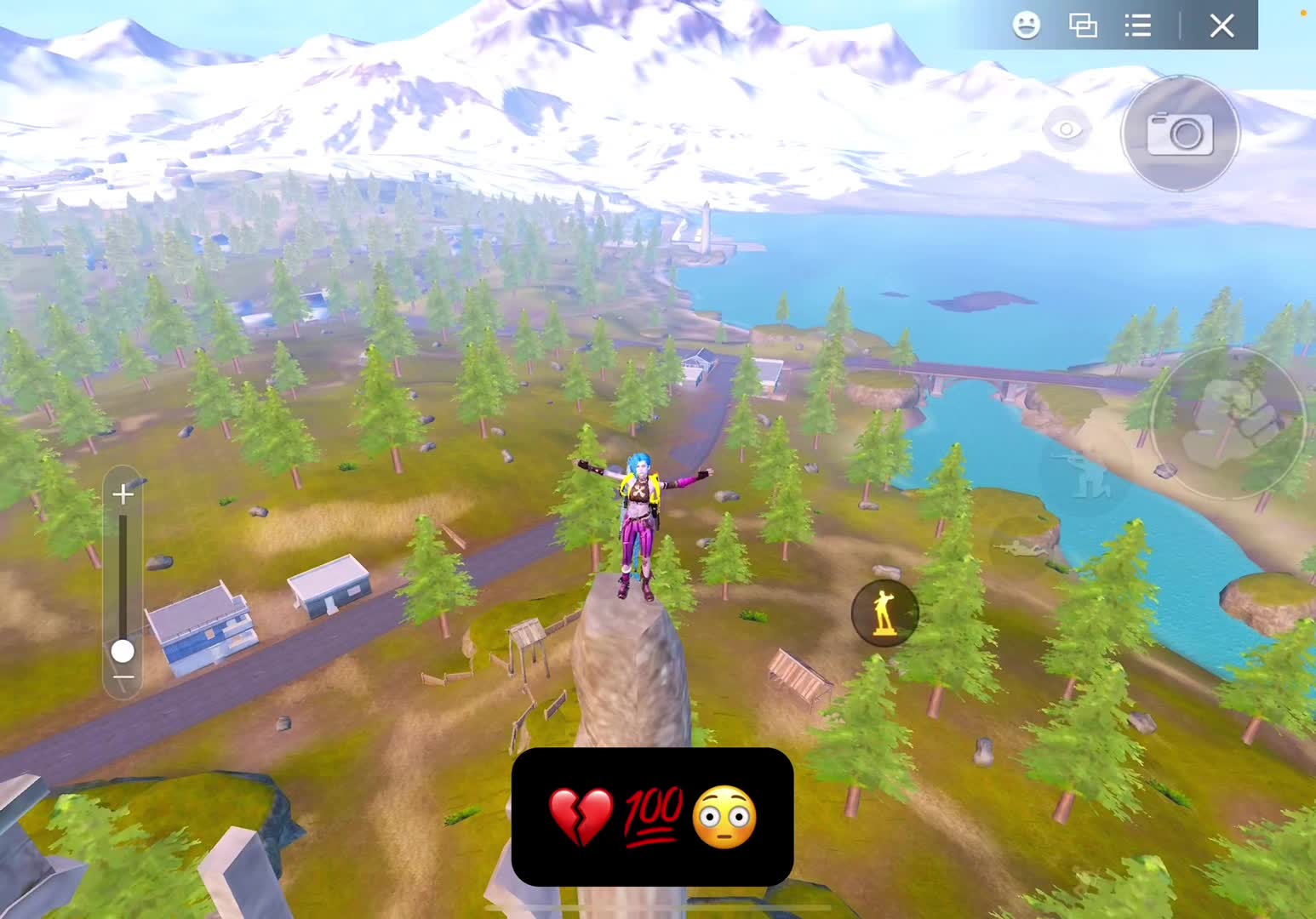Take a photo with the camera button
The image size is (1316, 919).
1180,134
